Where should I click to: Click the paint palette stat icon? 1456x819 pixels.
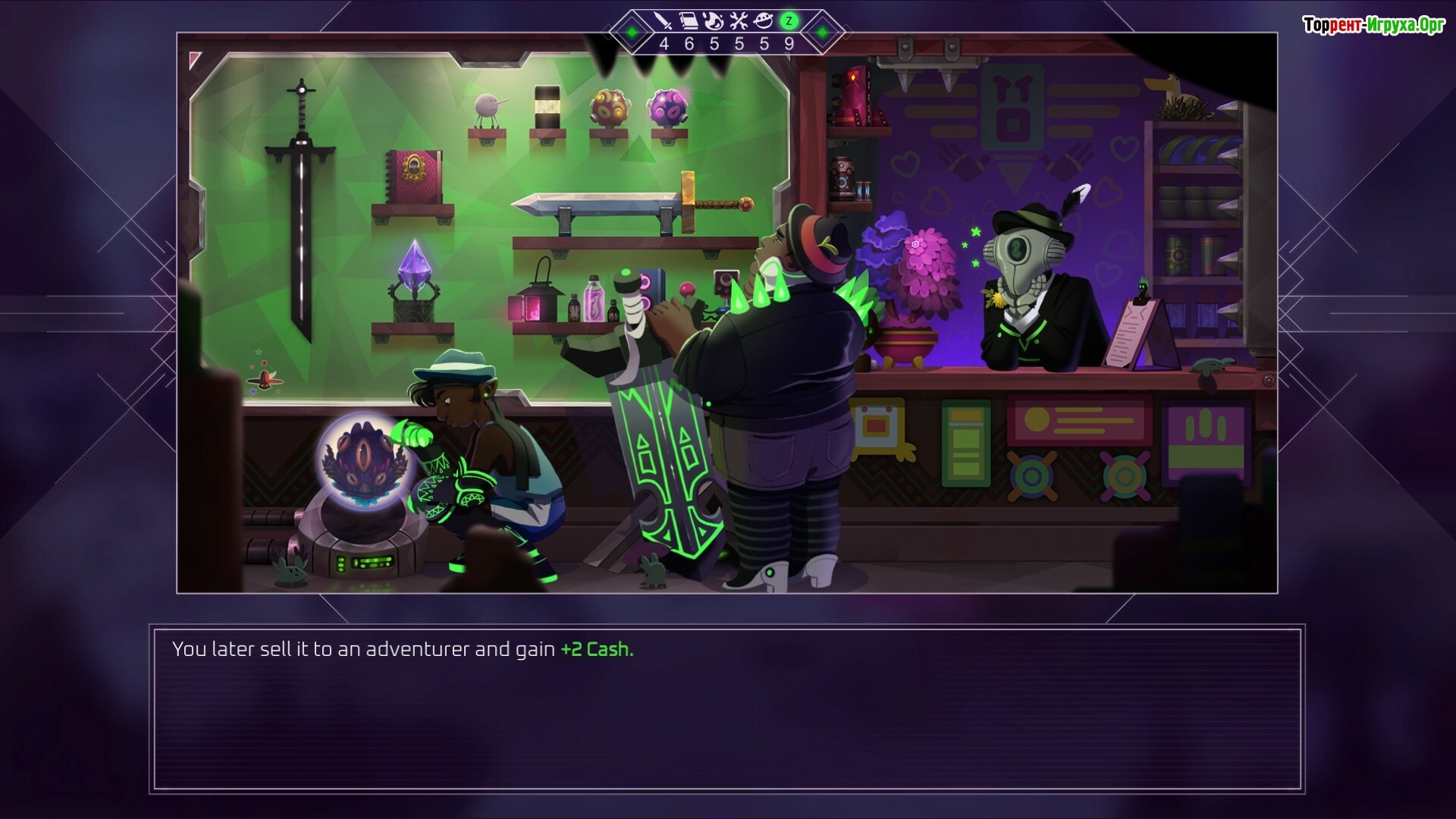click(714, 21)
